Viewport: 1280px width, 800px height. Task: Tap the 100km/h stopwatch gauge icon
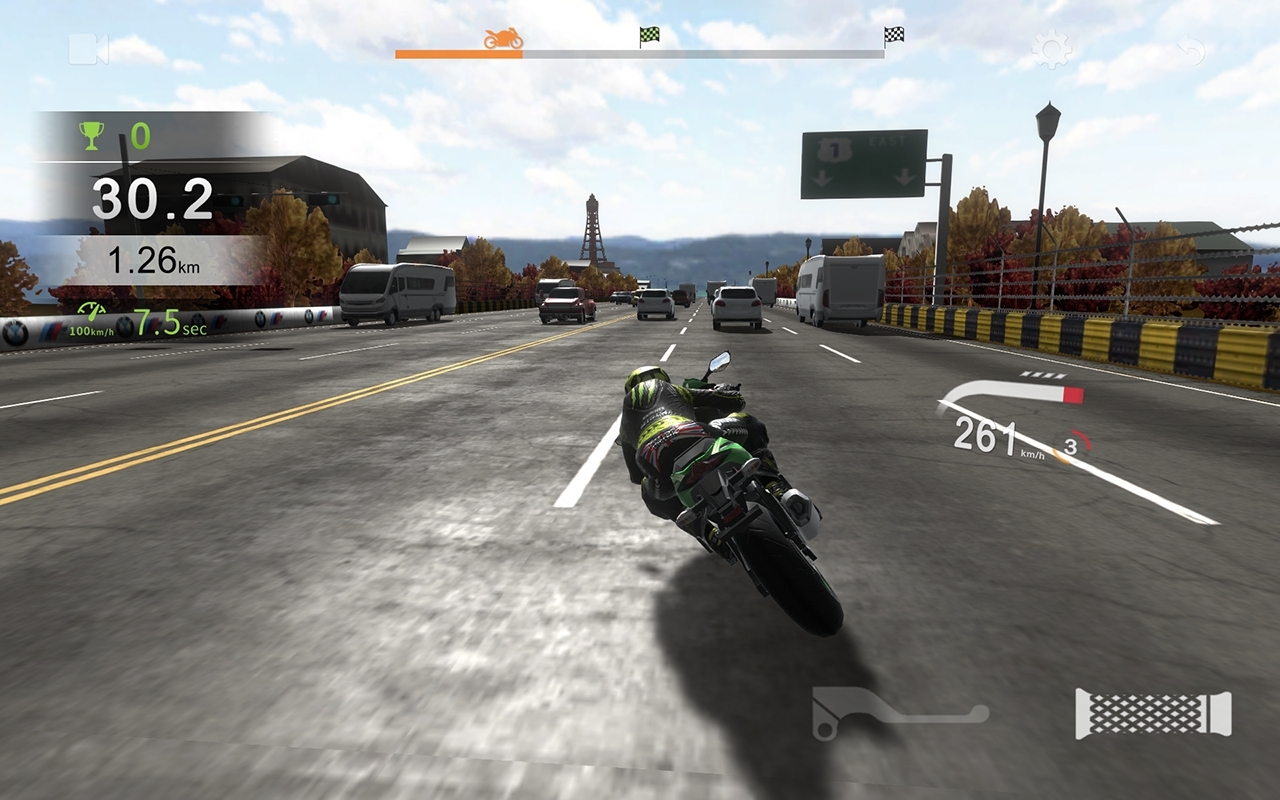90,313
